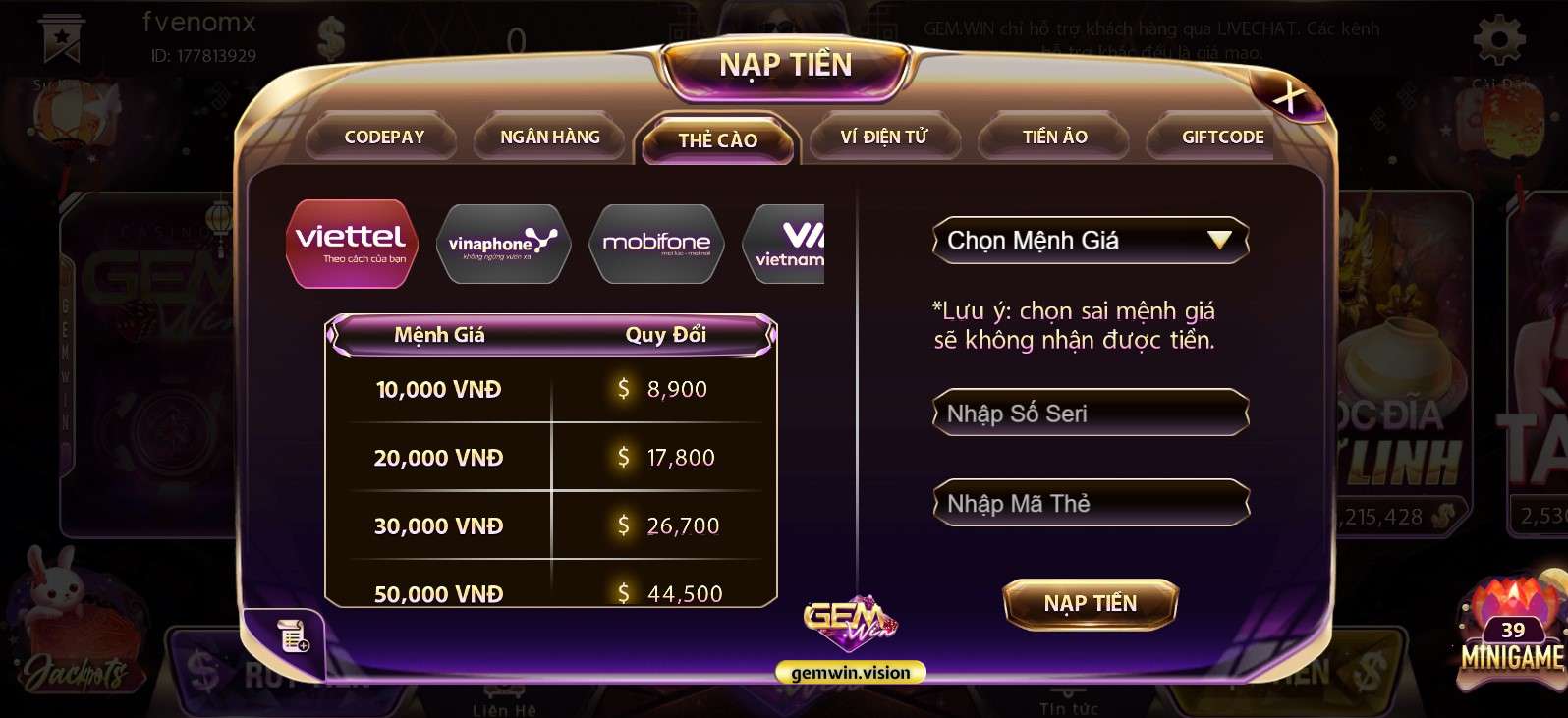Select the Viettel card provider
The width and height of the screenshot is (1568, 718).
point(351,243)
